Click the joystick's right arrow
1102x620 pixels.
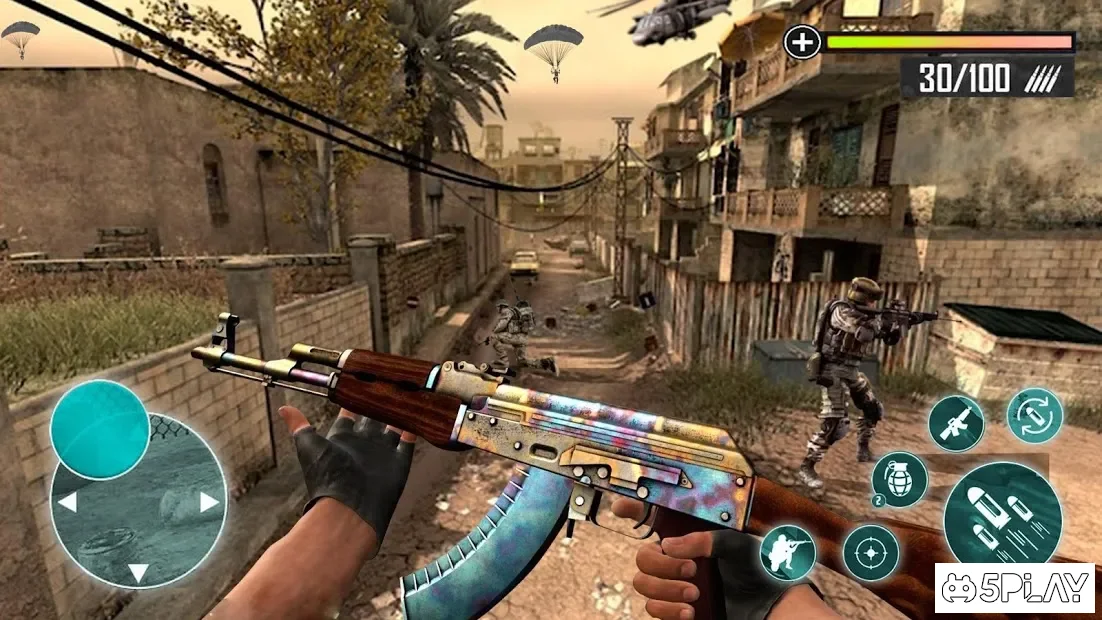[209, 502]
